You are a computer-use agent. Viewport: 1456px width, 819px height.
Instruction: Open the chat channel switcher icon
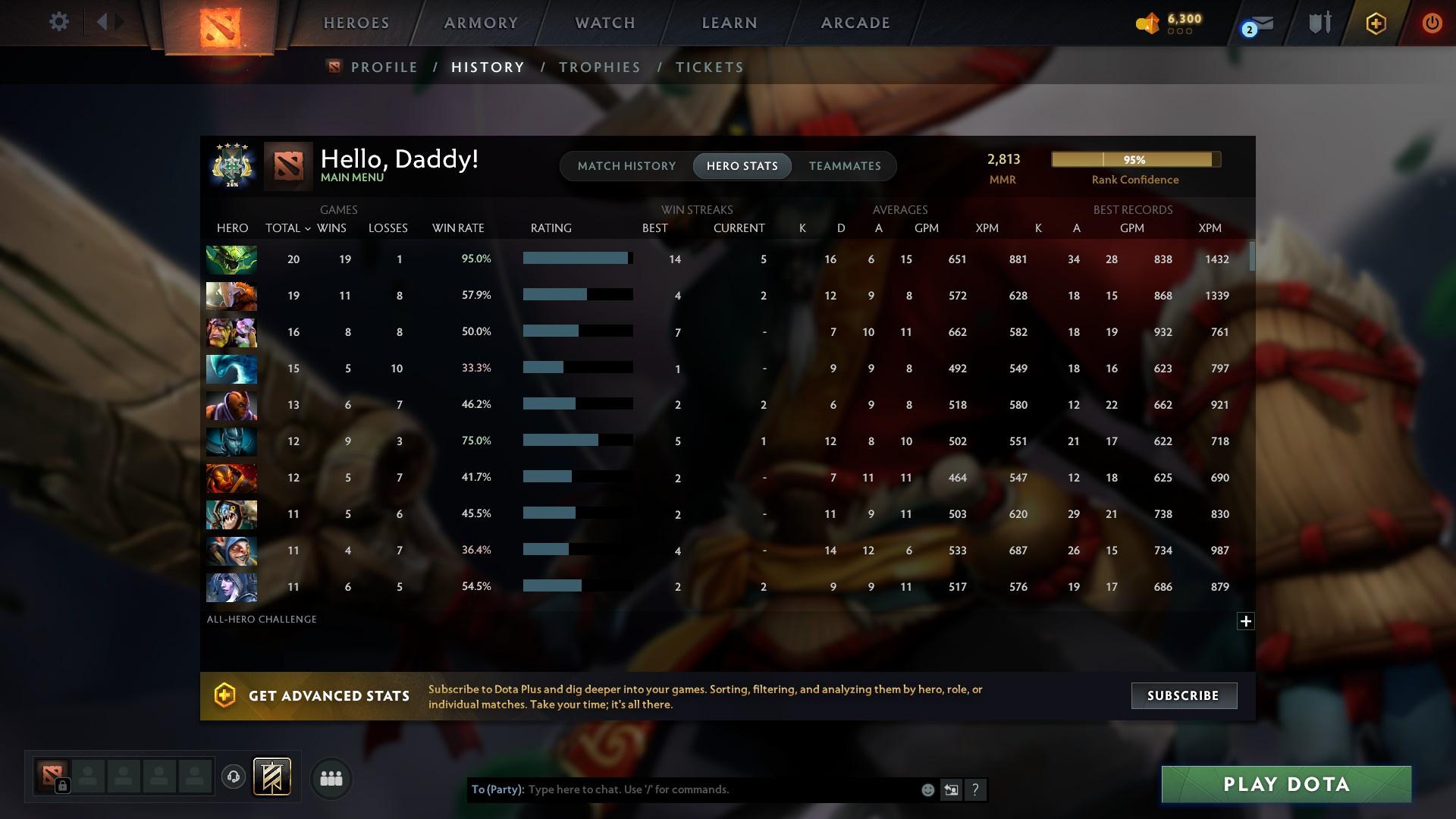click(x=952, y=789)
